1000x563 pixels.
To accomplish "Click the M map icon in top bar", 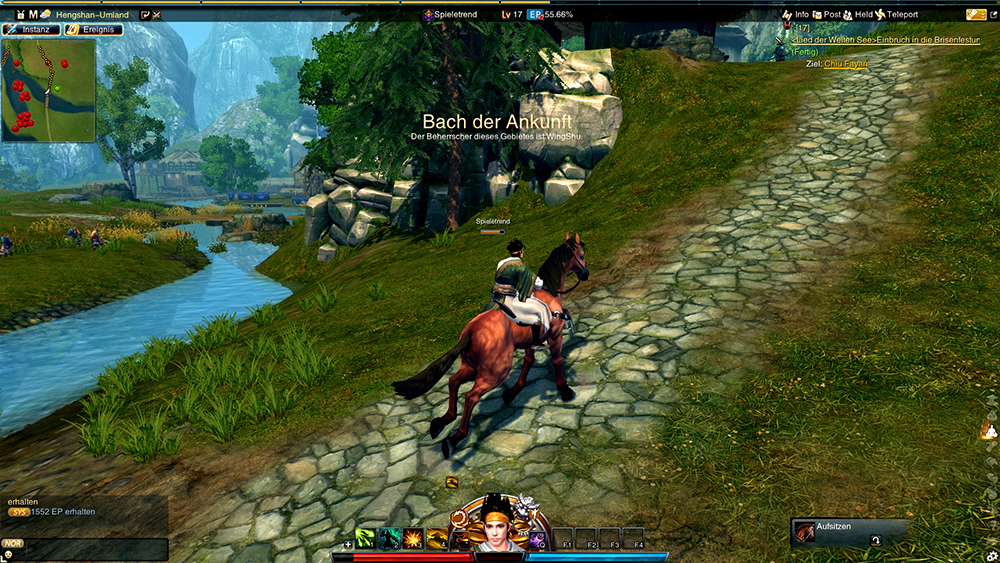I will coord(33,15).
